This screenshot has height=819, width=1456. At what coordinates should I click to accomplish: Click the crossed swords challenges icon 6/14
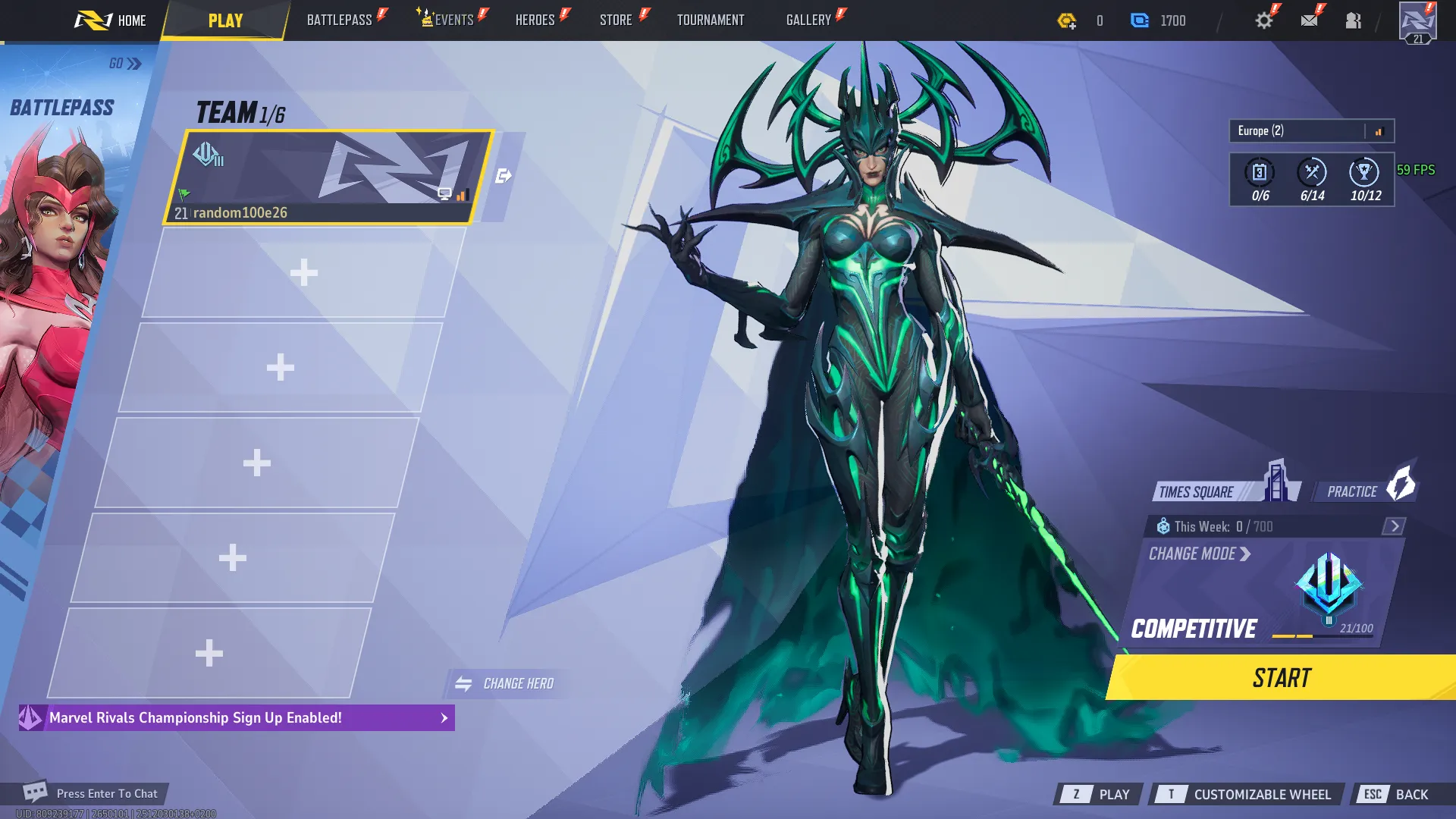pyautogui.click(x=1314, y=173)
